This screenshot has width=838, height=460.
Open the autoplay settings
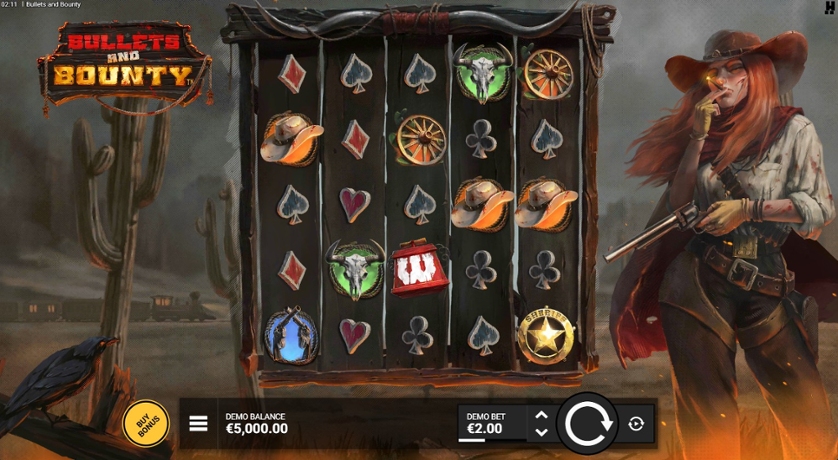tap(637, 424)
